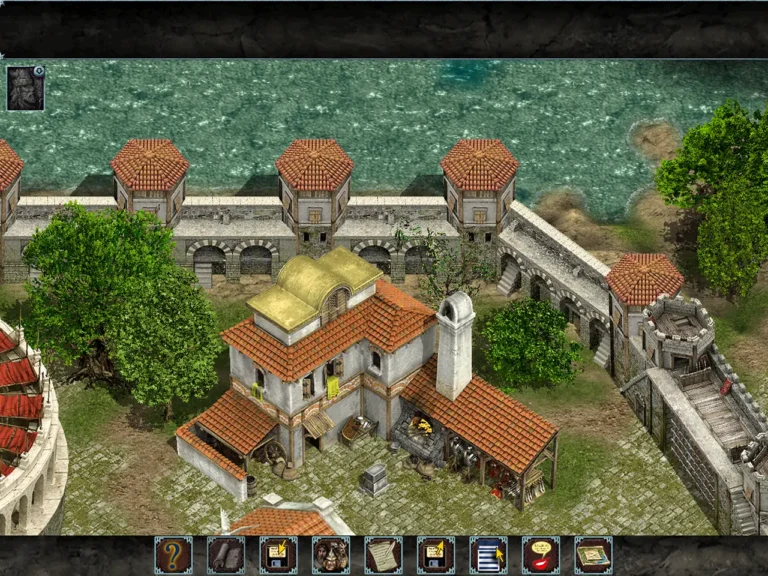The image size is (768, 576).
Task: Select the bearded character portrait
Action: pyautogui.click(x=24, y=88)
